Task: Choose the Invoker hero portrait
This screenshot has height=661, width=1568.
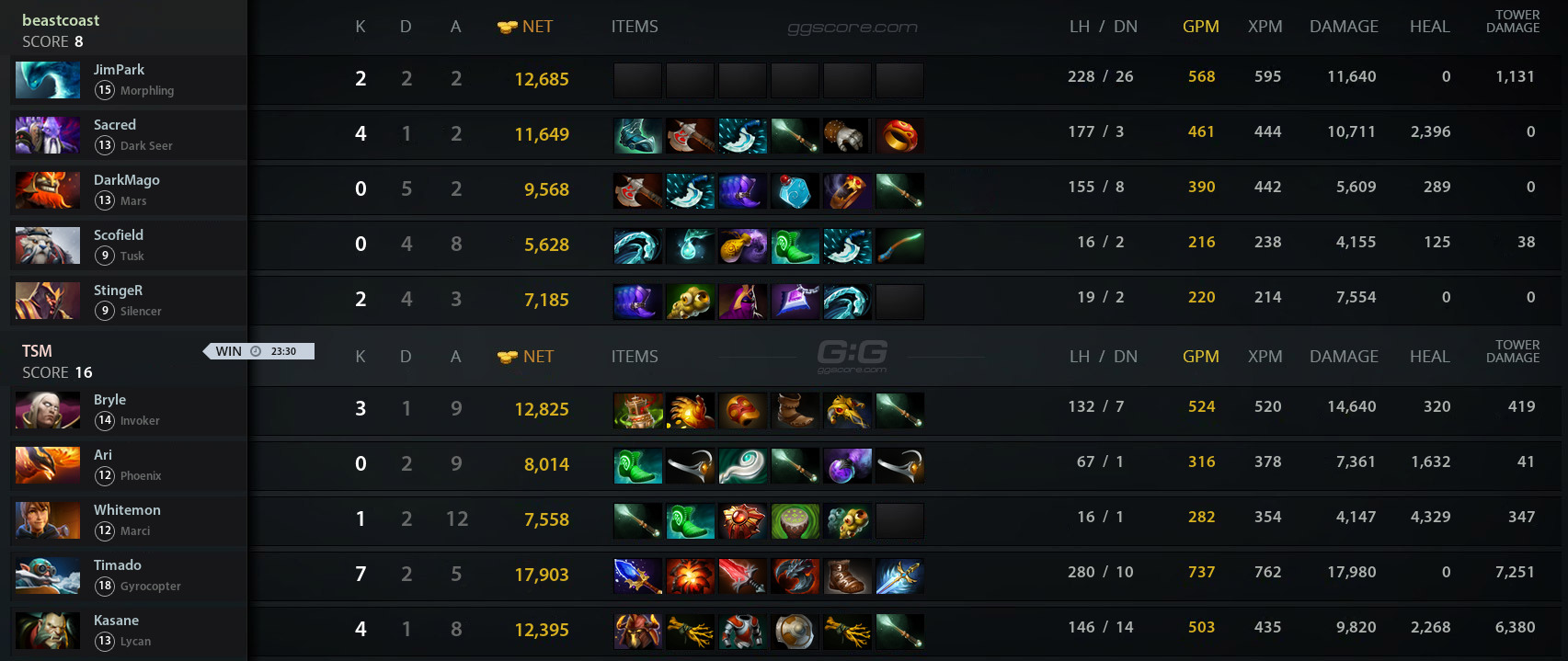Action: (x=48, y=410)
